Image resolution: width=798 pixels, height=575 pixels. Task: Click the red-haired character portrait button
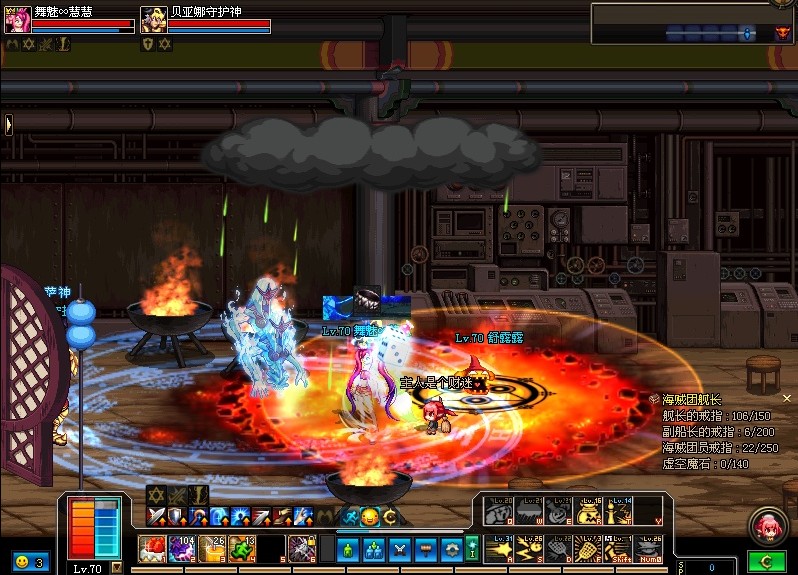(770, 526)
